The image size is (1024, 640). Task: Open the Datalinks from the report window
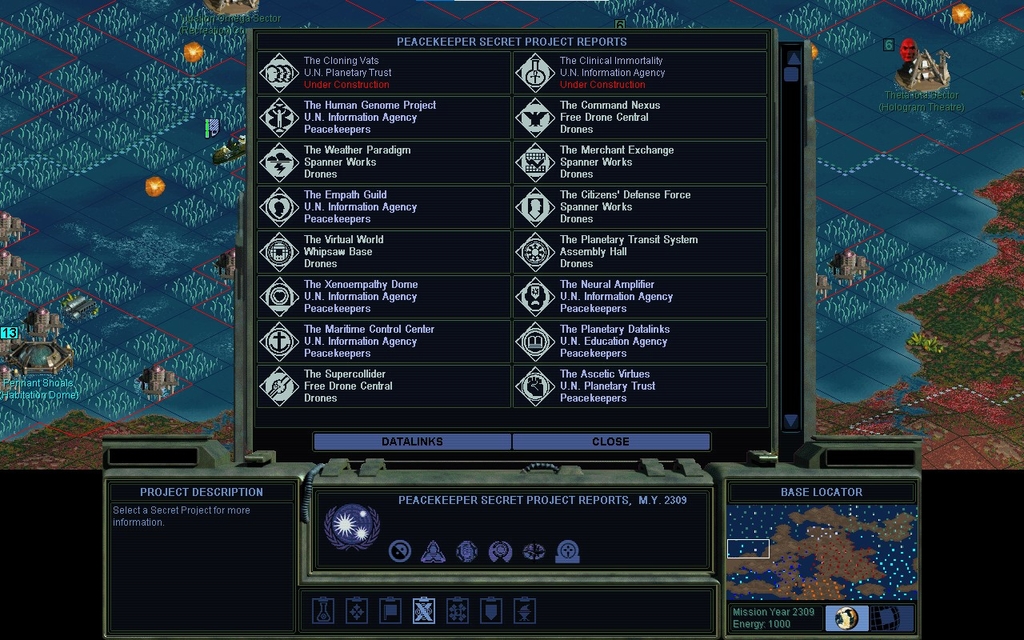[412, 441]
